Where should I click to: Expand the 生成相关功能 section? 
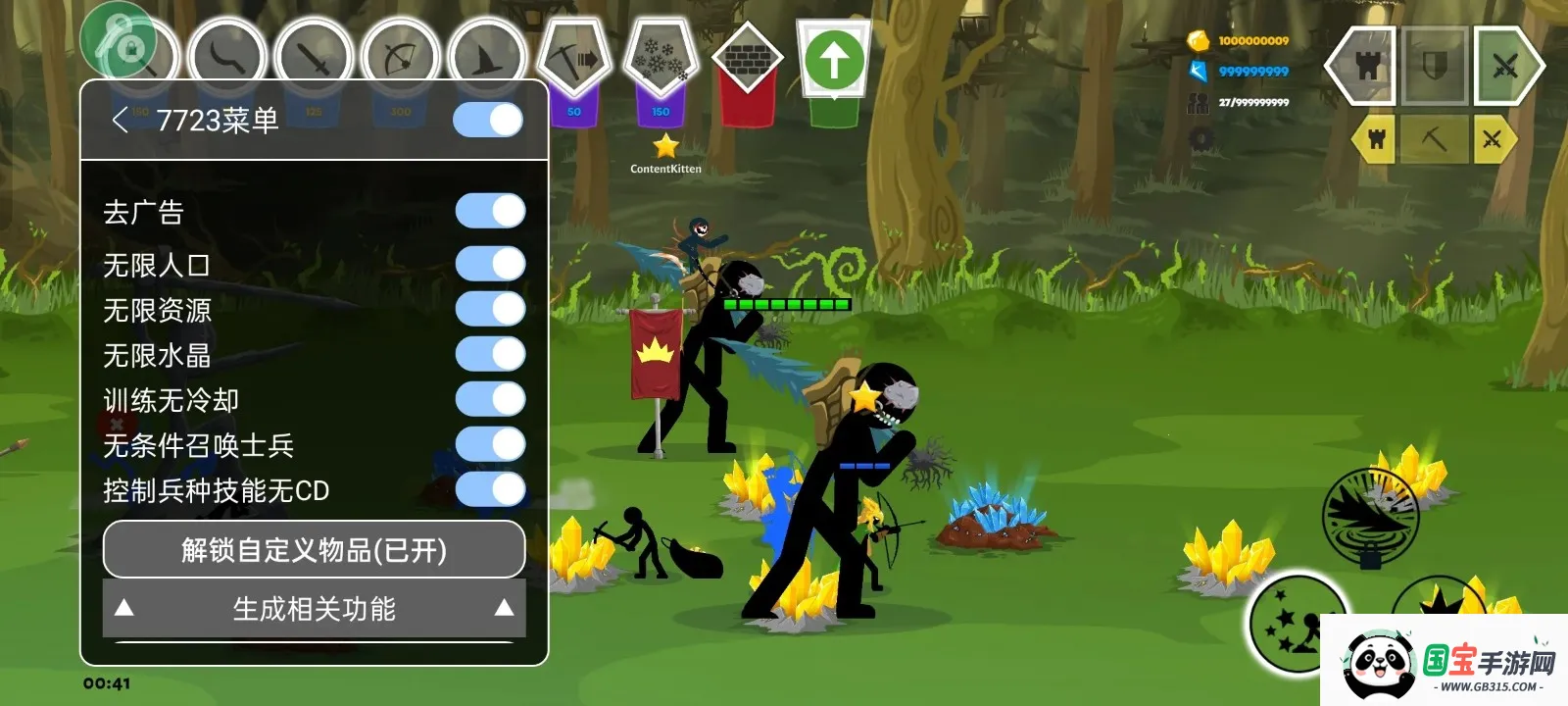[314, 609]
